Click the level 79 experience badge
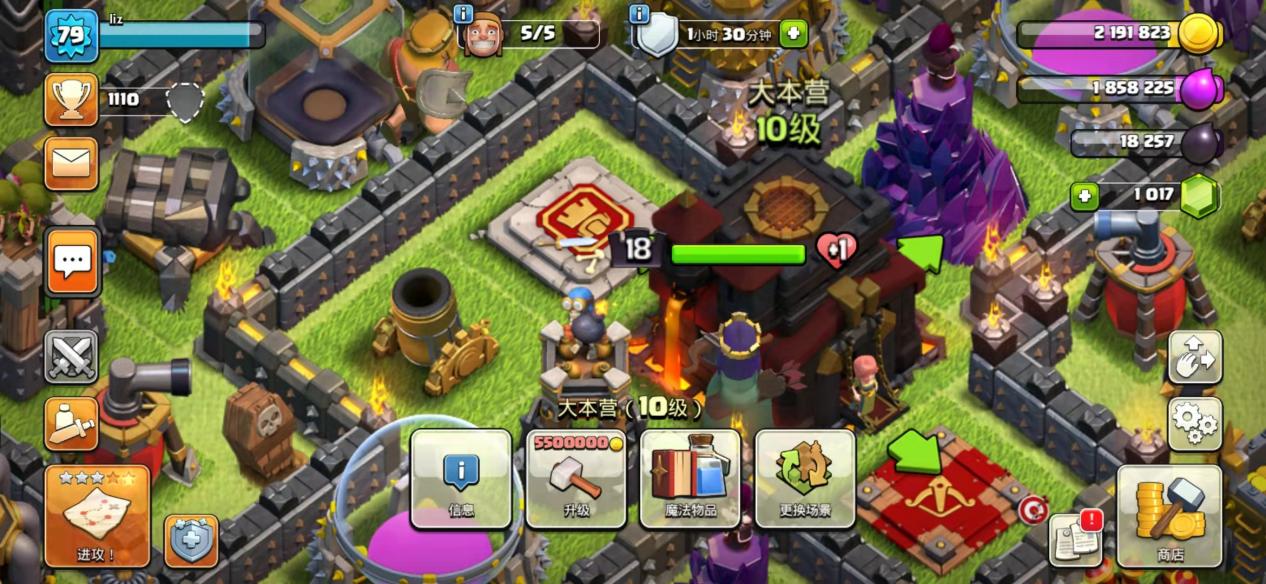The image size is (1266, 584). (x=72, y=36)
